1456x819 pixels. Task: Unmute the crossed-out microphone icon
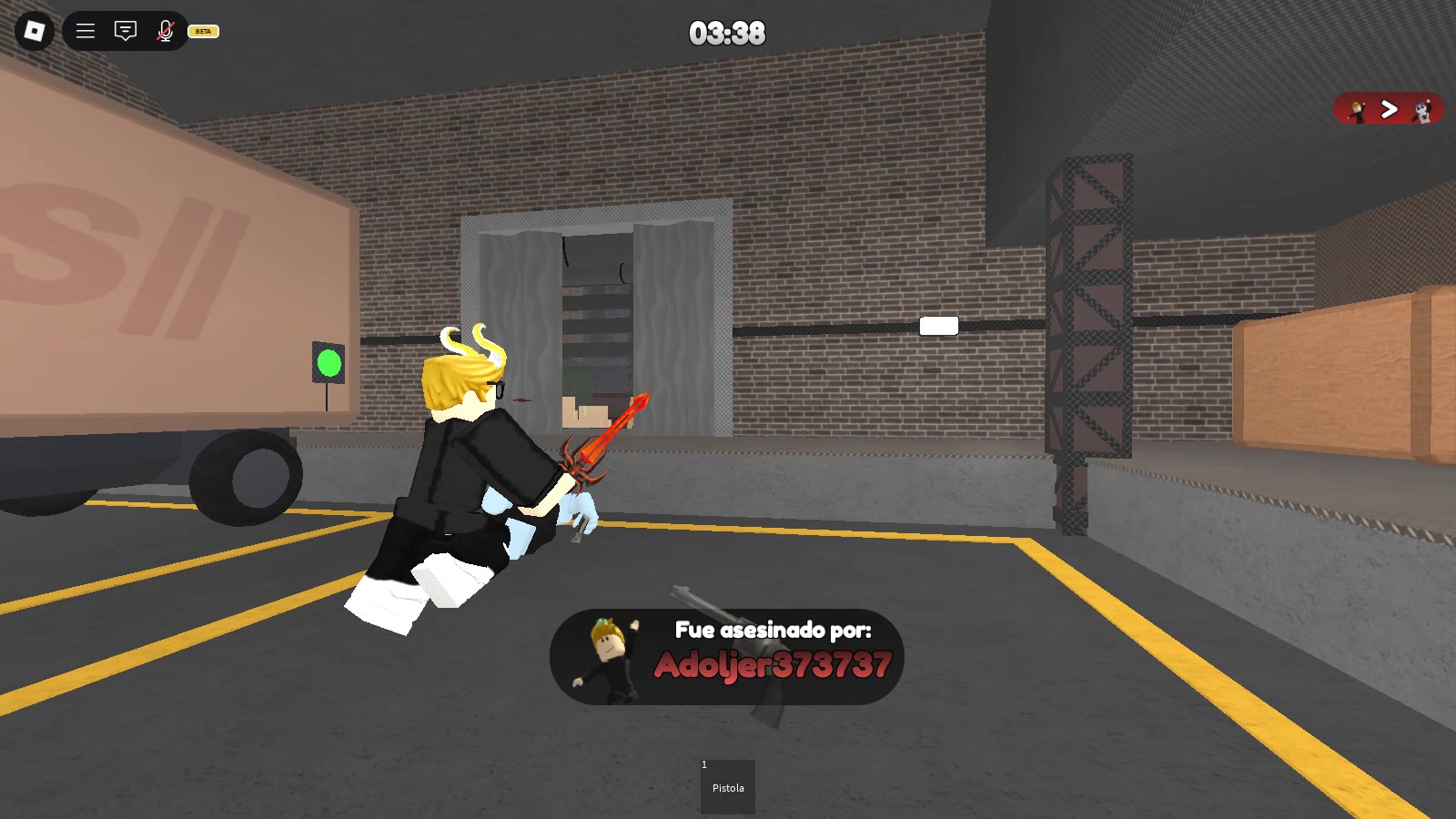click(x=164, y=30)
